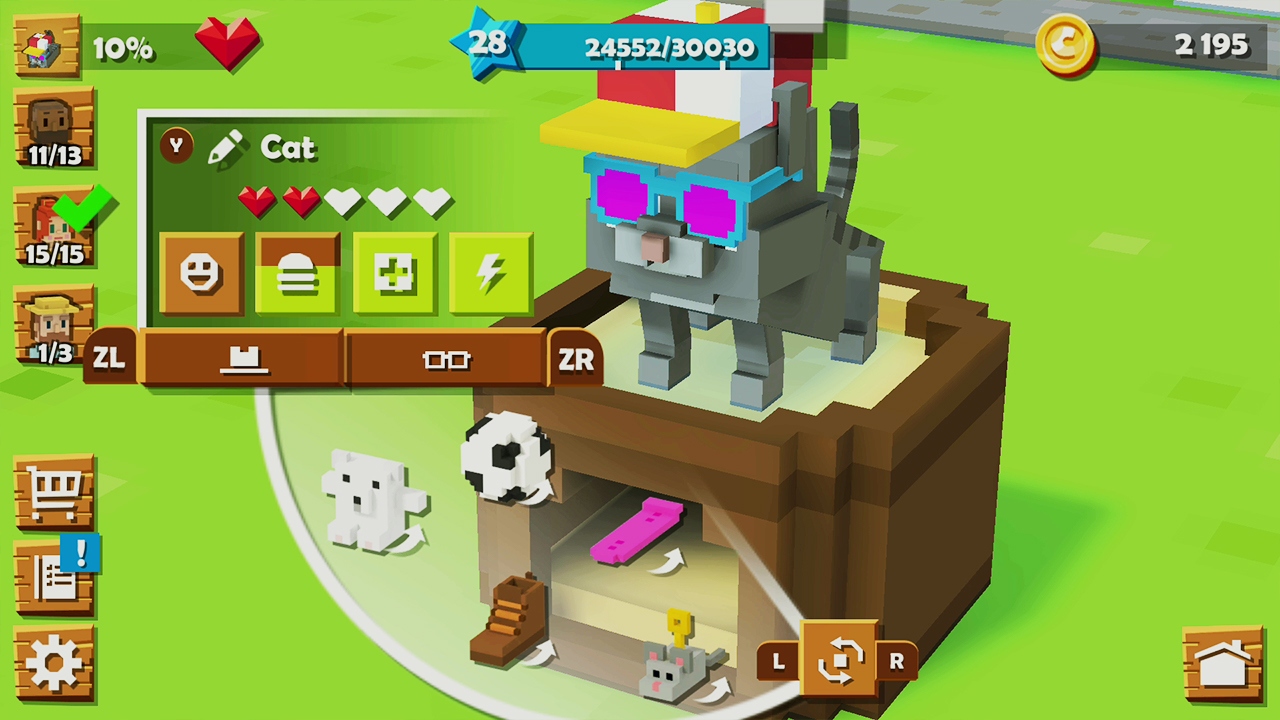Select the lightning energy stat icon
Image resolution: width=1280 pixels, height=720 pixels.
(491, 270)
